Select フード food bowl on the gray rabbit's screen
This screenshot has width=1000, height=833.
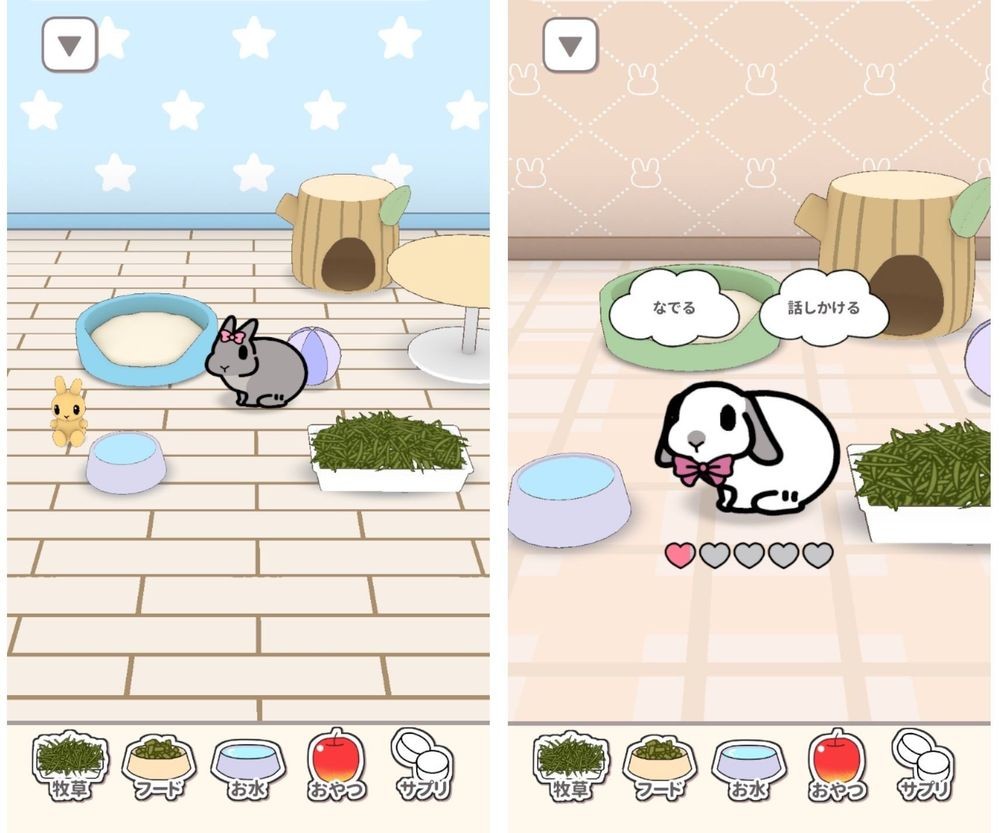tap(157, 766)
